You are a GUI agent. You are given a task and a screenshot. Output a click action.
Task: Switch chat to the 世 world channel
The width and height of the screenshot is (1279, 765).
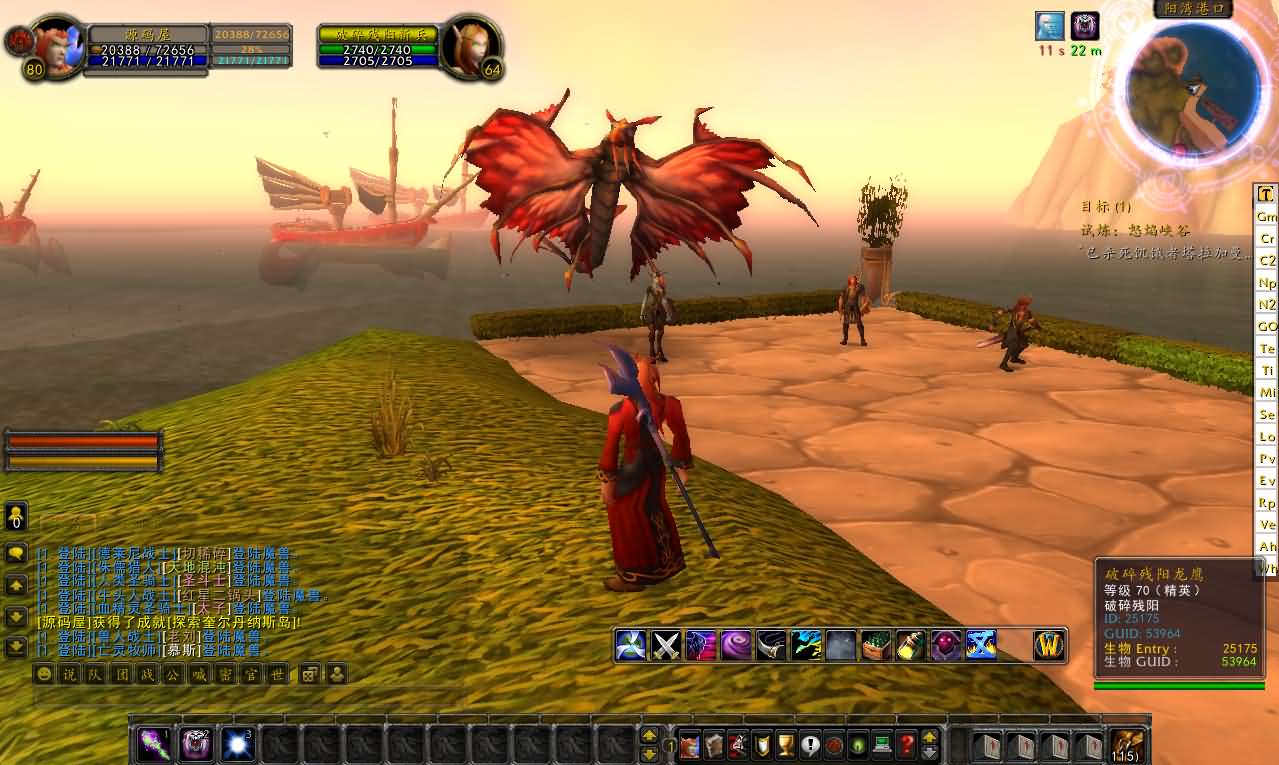278,674
